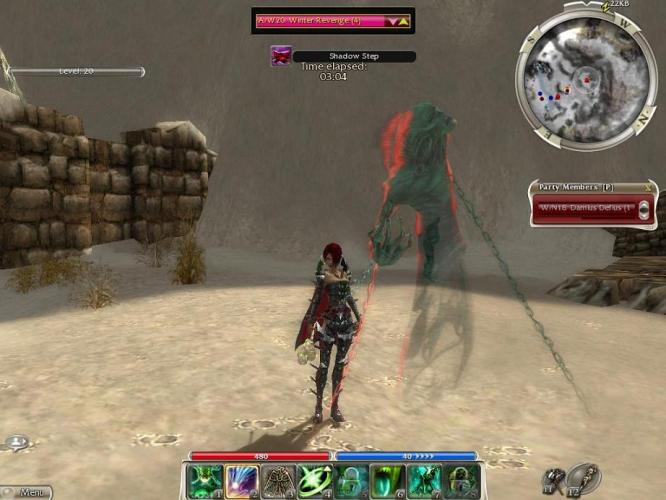Click the button beside Damus Delus' name
This screenshot has height=500, width=666.
643,208
